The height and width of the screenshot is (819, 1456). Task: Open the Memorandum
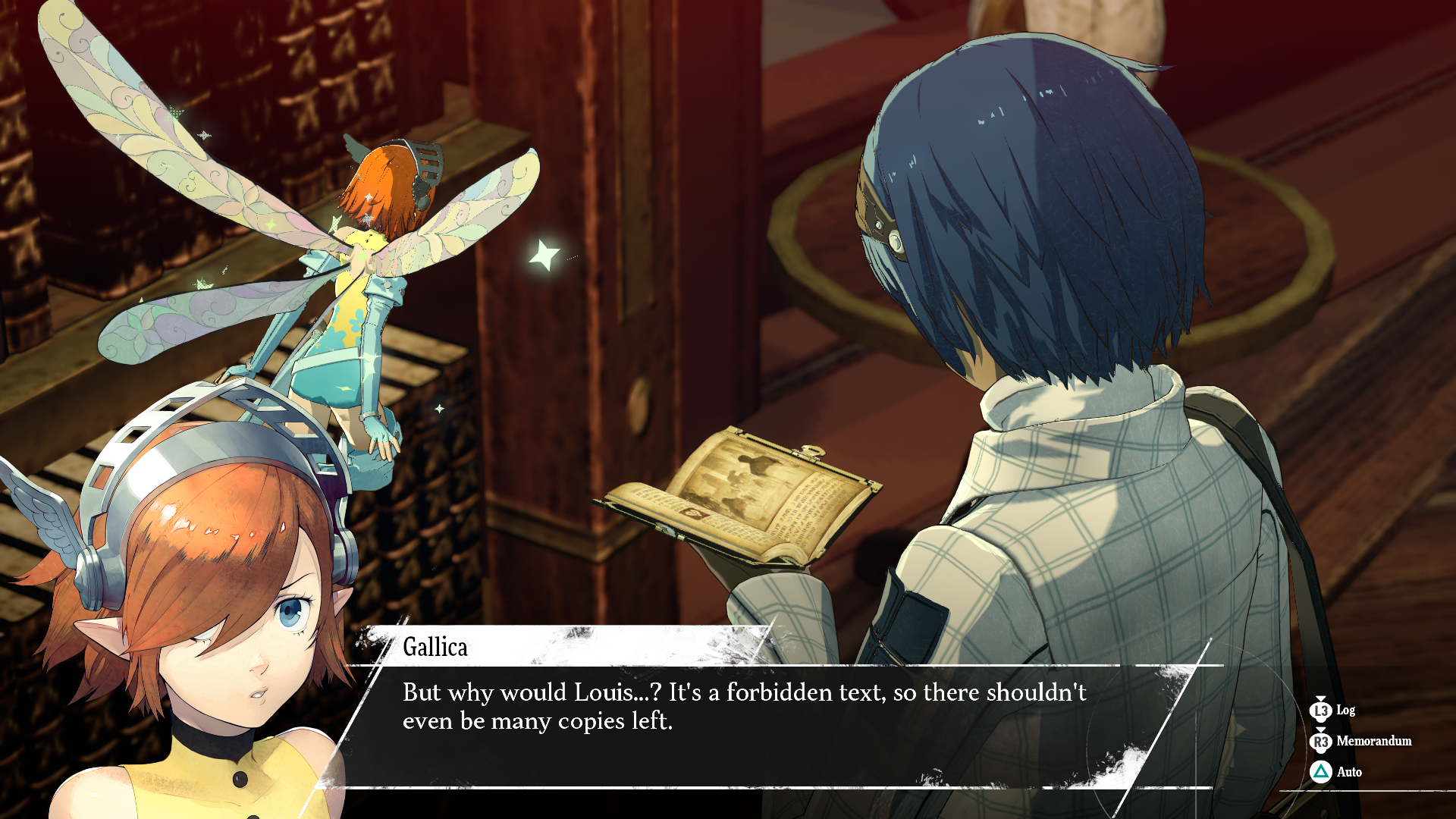pyautogui.click(x=1360, y=741)
